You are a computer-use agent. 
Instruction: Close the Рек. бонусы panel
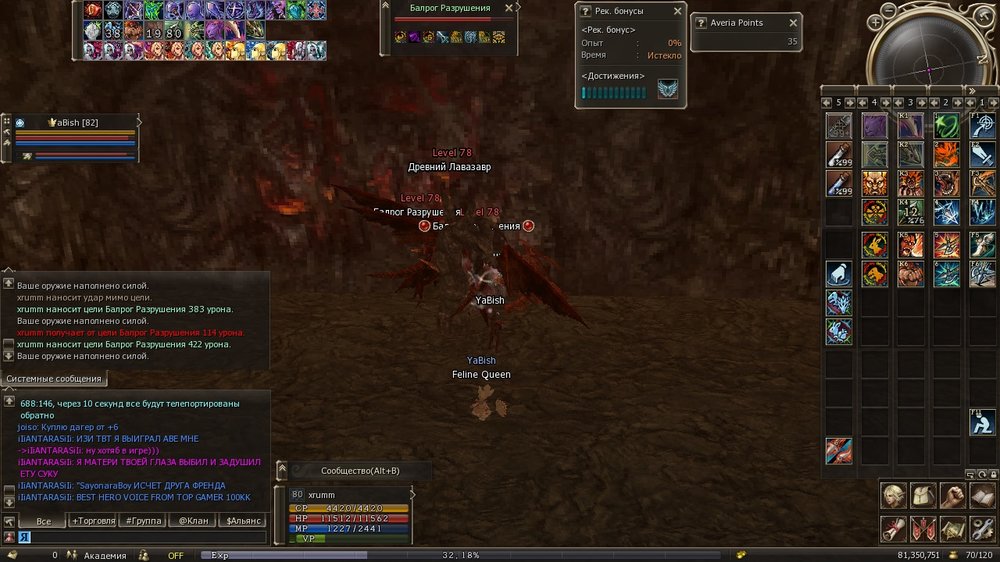[x=677, y=11]
